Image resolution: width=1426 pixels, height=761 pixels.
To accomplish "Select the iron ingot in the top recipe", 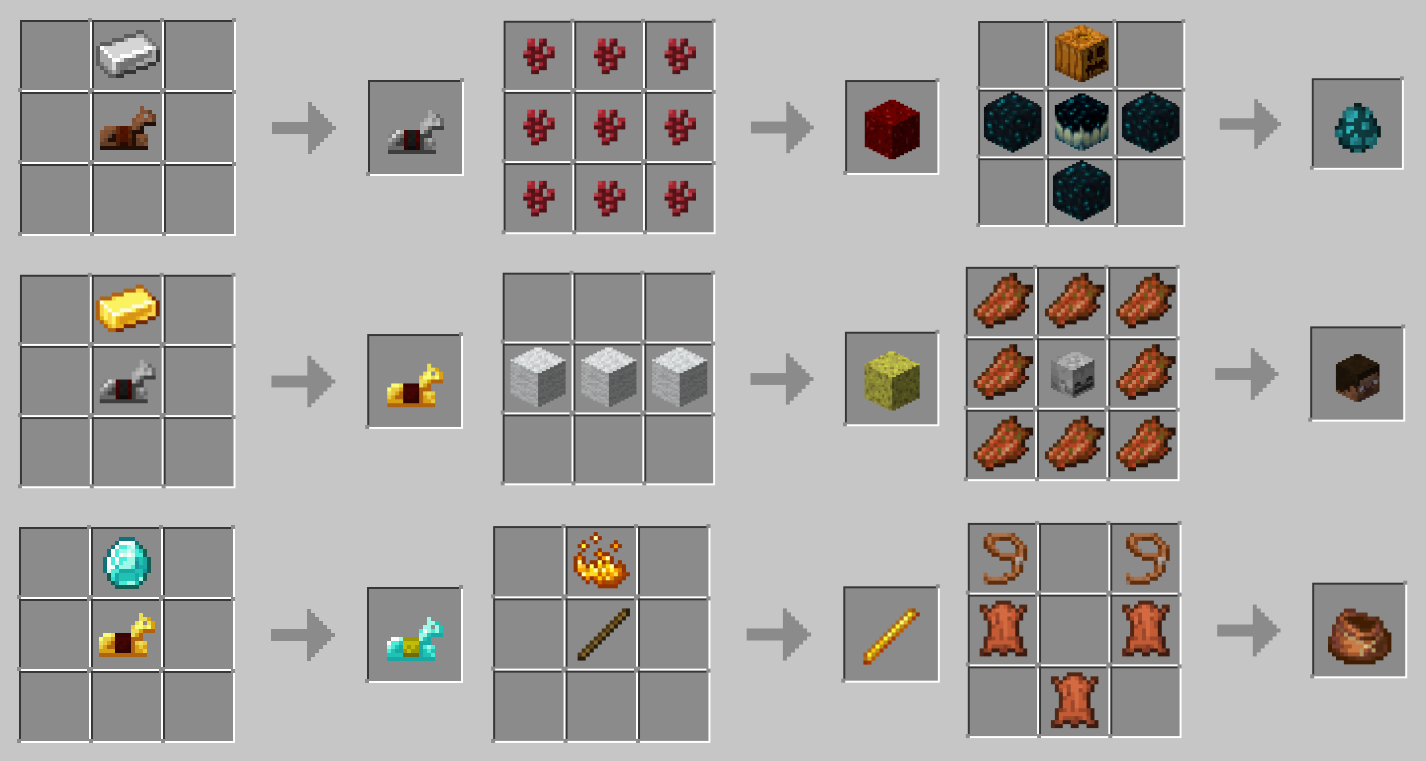I will [x=126, y=55].
